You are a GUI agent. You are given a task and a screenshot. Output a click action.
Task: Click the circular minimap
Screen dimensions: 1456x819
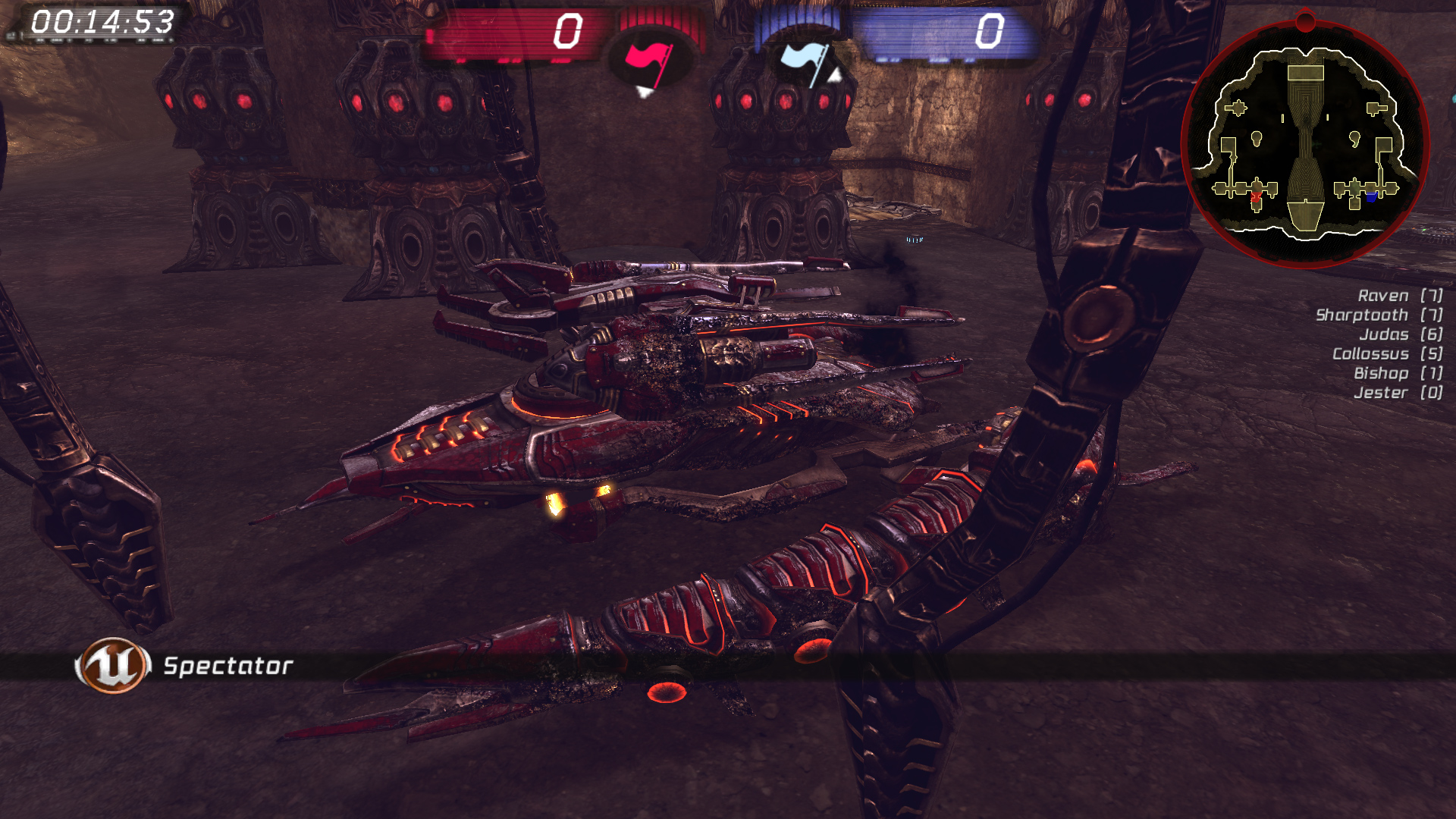coord(1305,144)
